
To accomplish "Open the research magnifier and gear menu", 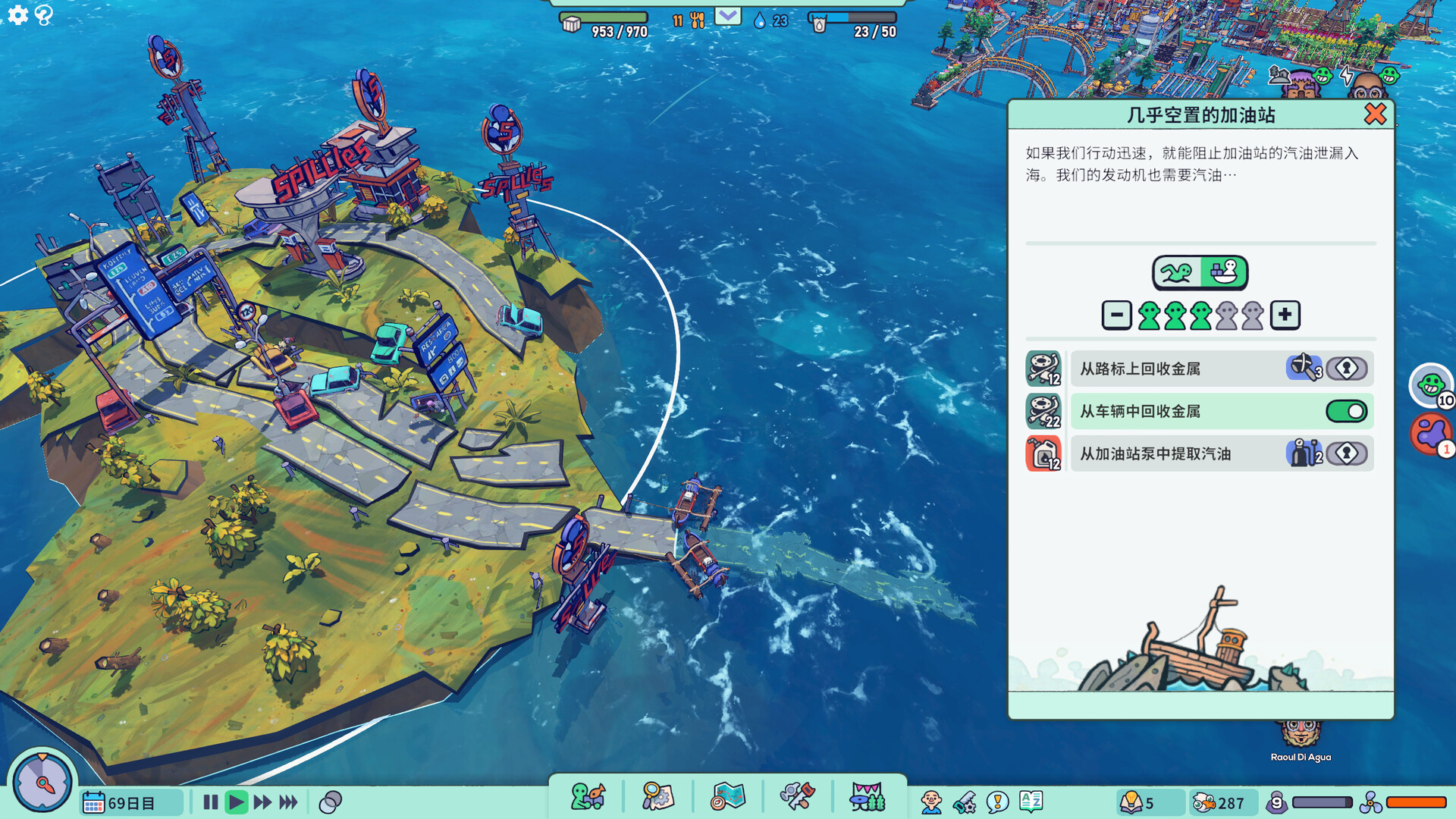I will 657,797.
